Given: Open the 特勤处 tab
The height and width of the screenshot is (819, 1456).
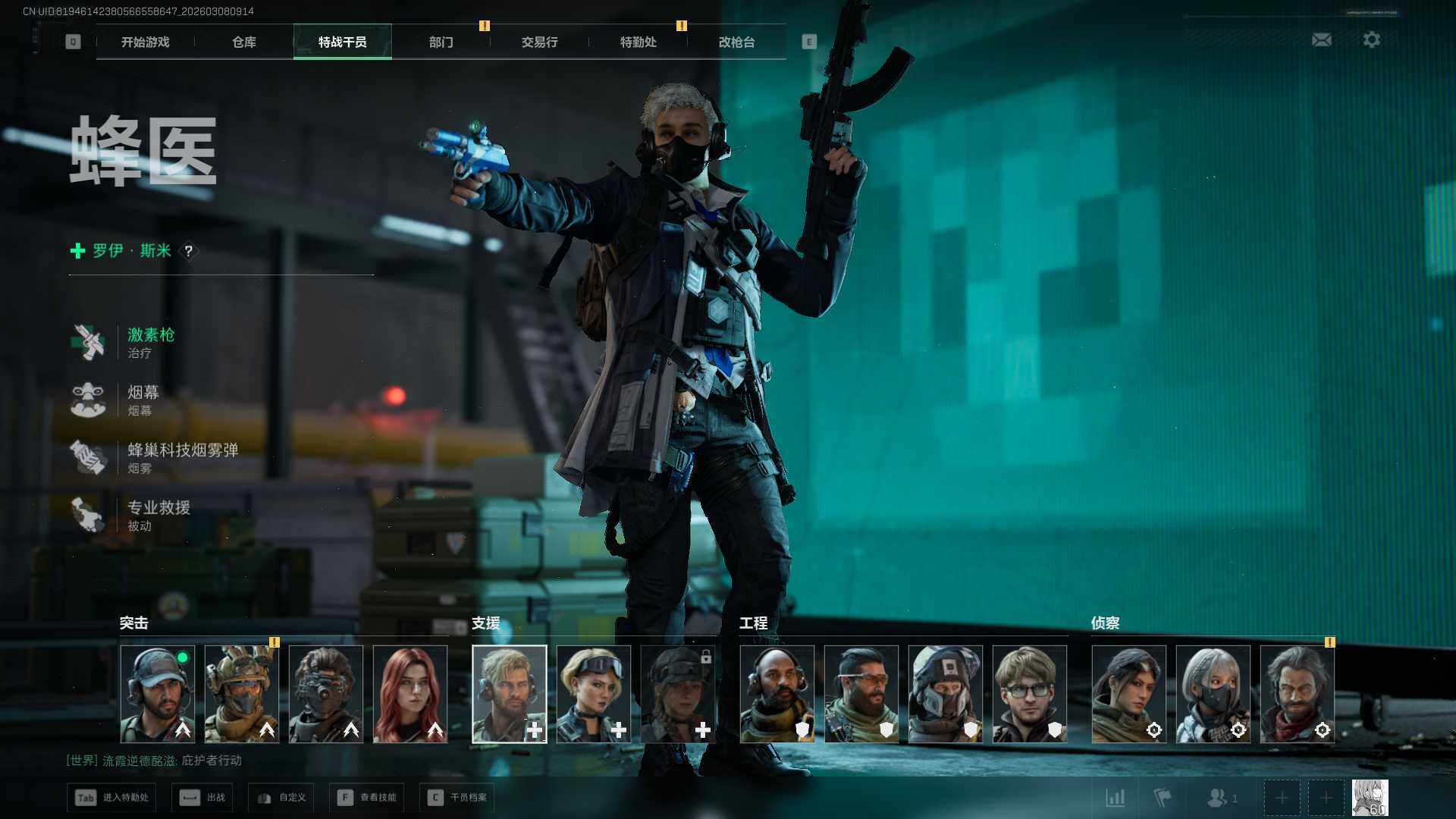Looking at the screenshot, I should 638,42.
